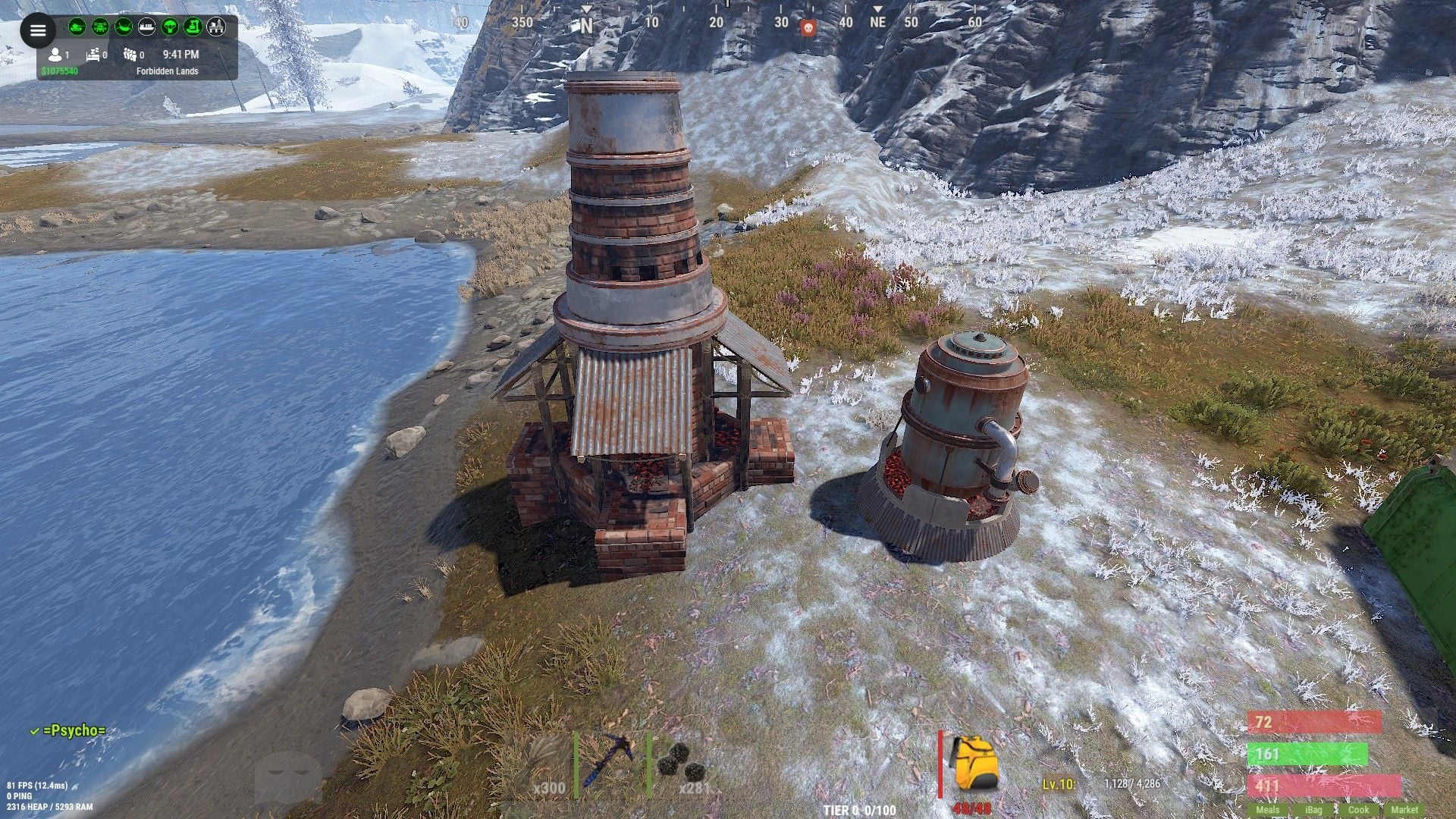1456x819 pixels.
Task: Open the hamburger menu button
Action: coord(38,31)
